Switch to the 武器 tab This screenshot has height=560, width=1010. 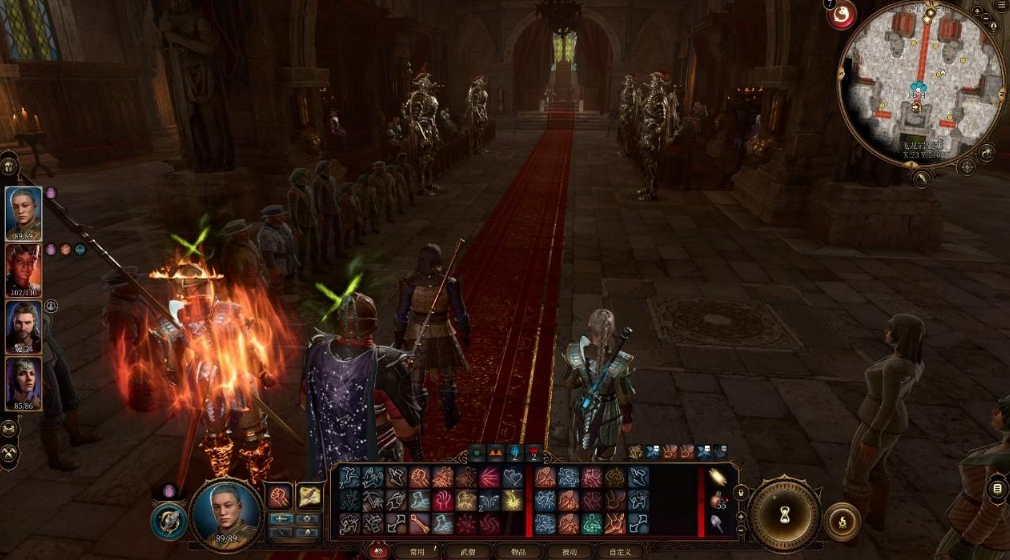click(467, 551)
